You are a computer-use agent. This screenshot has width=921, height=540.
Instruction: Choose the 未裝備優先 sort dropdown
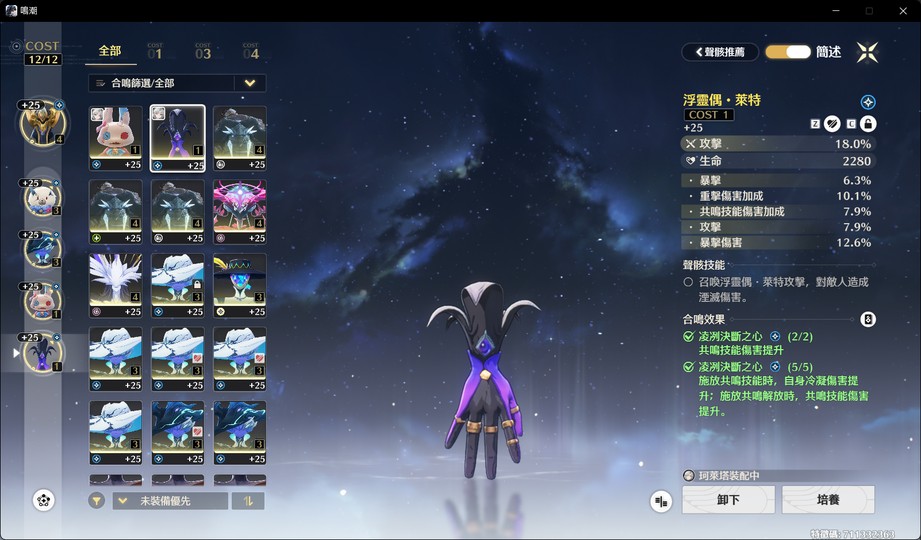(x=170, y=501)
